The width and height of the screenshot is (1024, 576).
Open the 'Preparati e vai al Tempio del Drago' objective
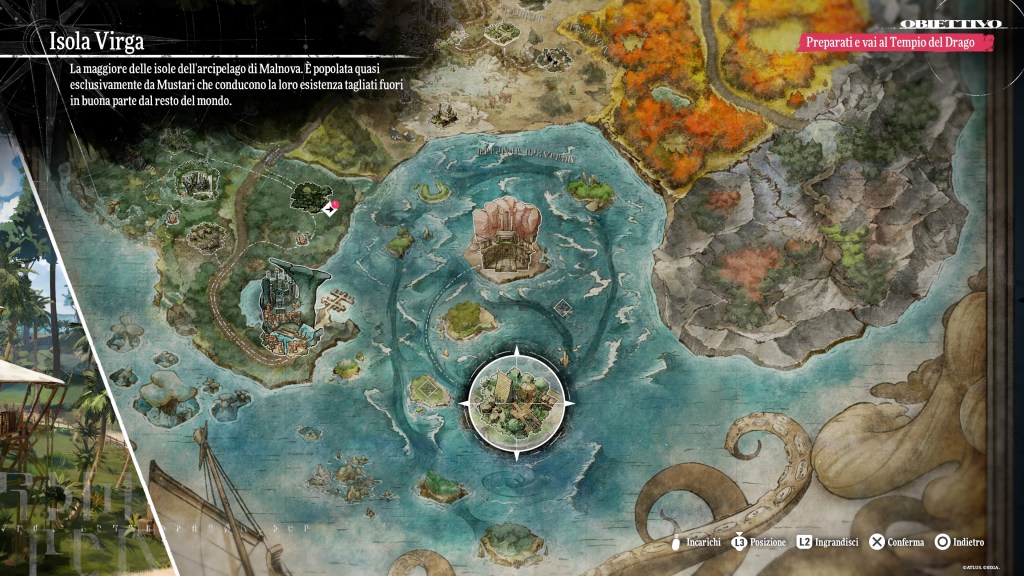coord(898,42)
